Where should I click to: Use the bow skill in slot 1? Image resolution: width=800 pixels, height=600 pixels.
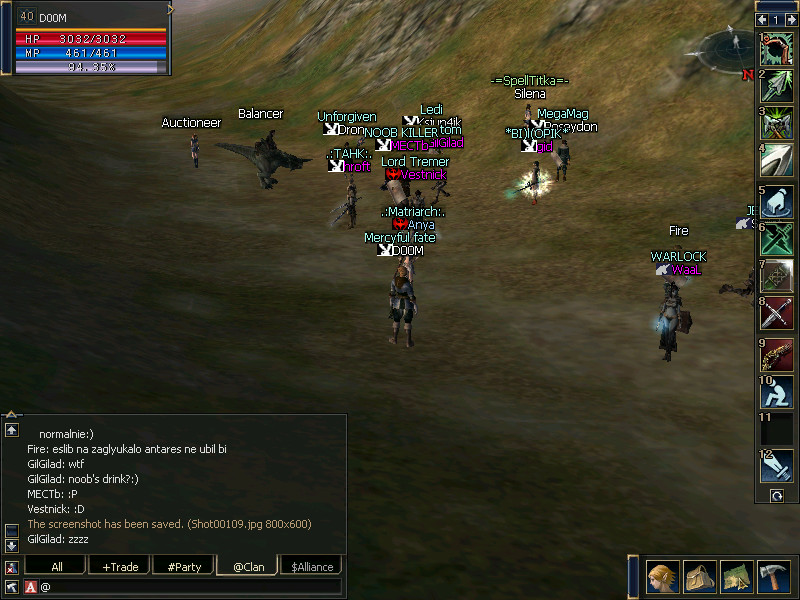coord(776,49)
